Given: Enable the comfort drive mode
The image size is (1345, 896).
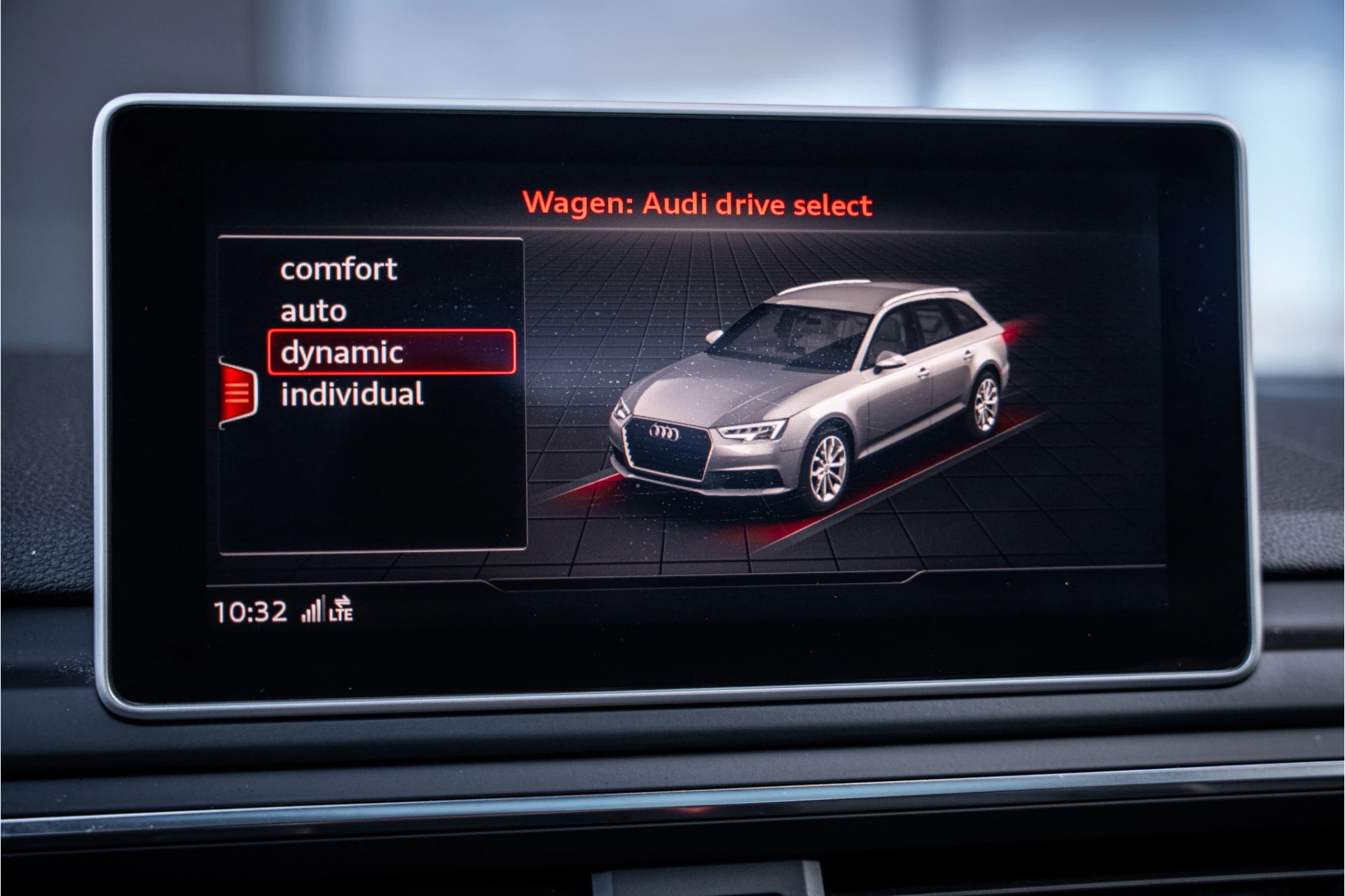Looking at the screenshot, I should tap(338, 268).
